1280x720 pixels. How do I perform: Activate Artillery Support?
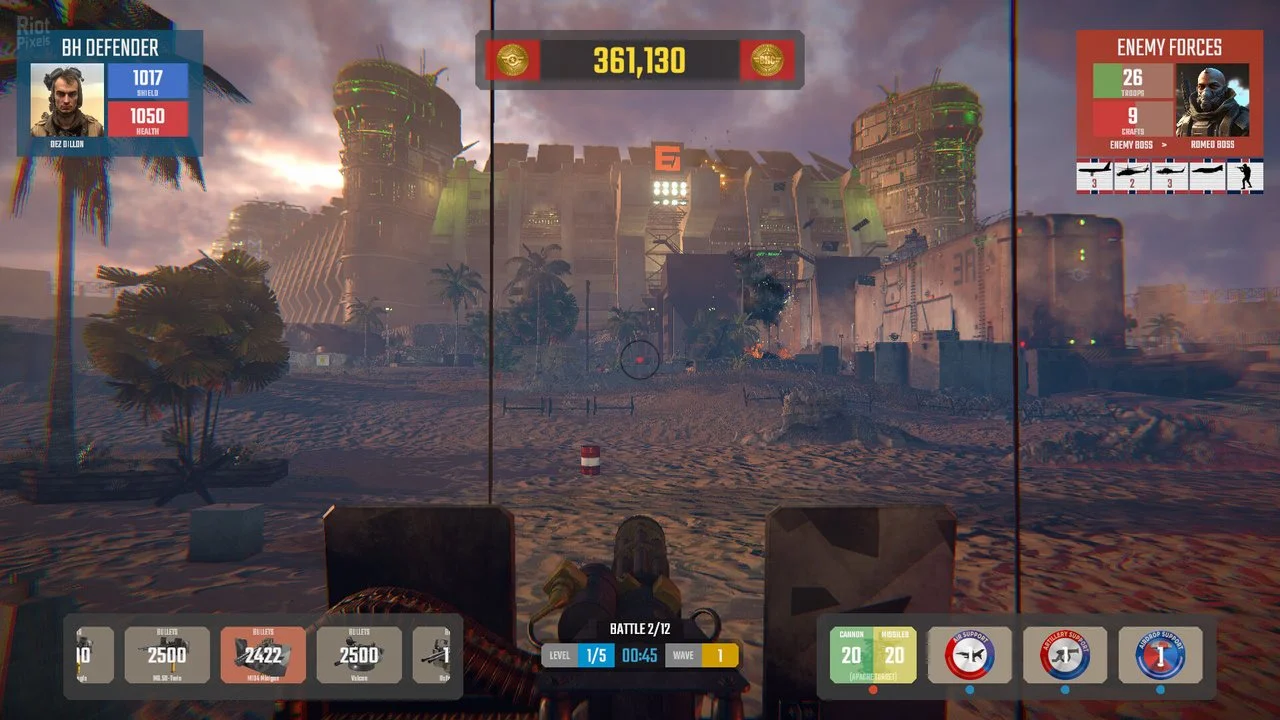point(1064,655)
